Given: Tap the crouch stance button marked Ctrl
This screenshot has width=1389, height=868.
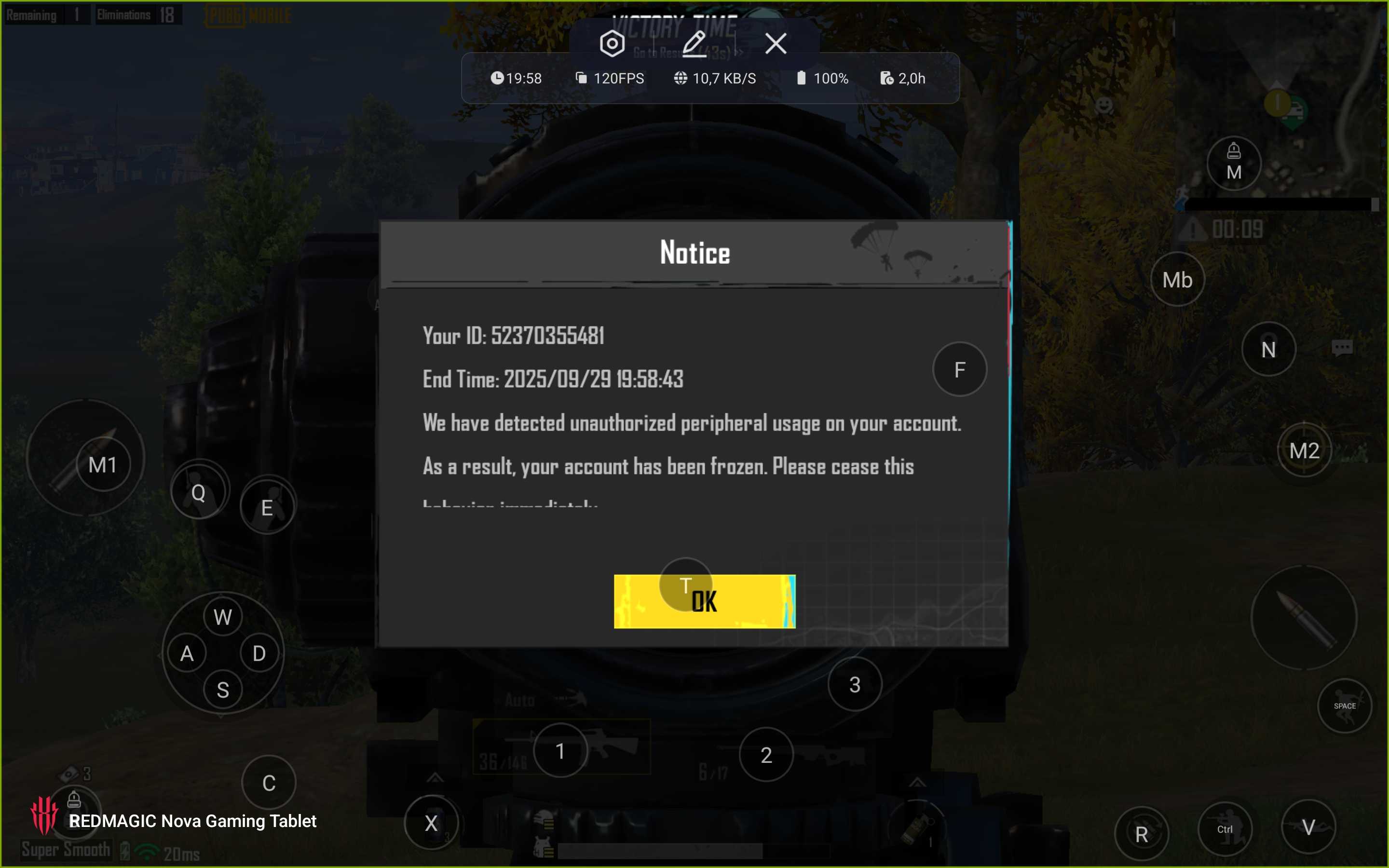Looking at the screenshot, I should coord(1225,829).
